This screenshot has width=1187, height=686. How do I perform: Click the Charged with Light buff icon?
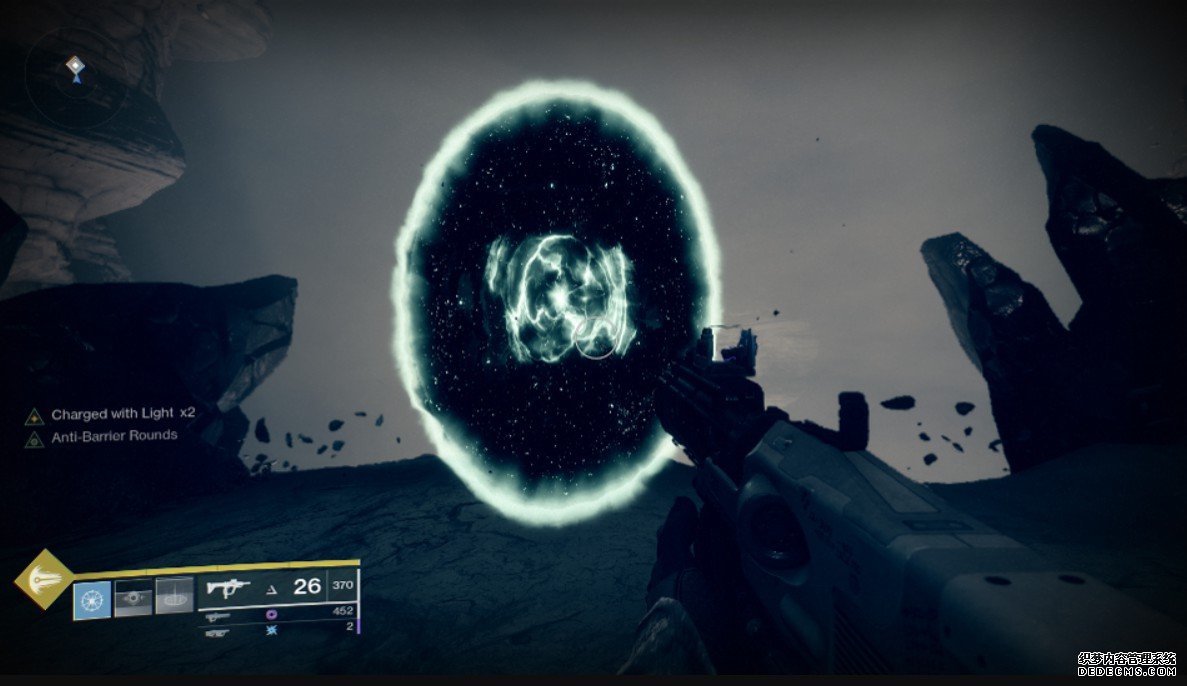[34, 415]
